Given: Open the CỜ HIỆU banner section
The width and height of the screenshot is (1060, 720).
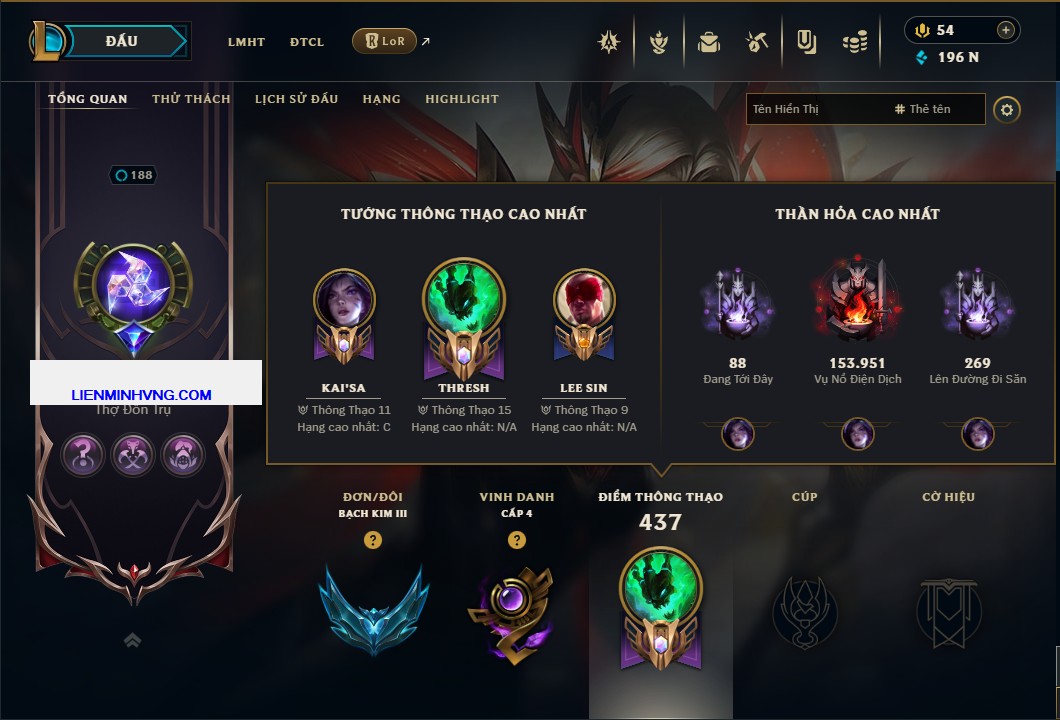Looking at the screenshot, I should 948,610.
